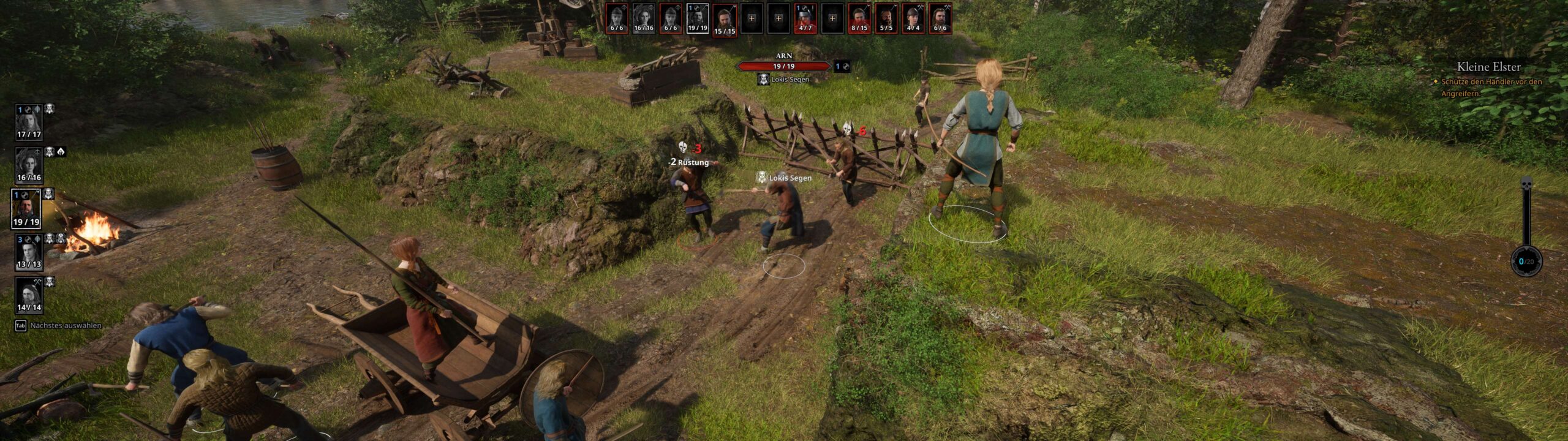Click the 0/20 skull gauge orb
This screenshot has width=1568, height=441.
(1526, 262)
